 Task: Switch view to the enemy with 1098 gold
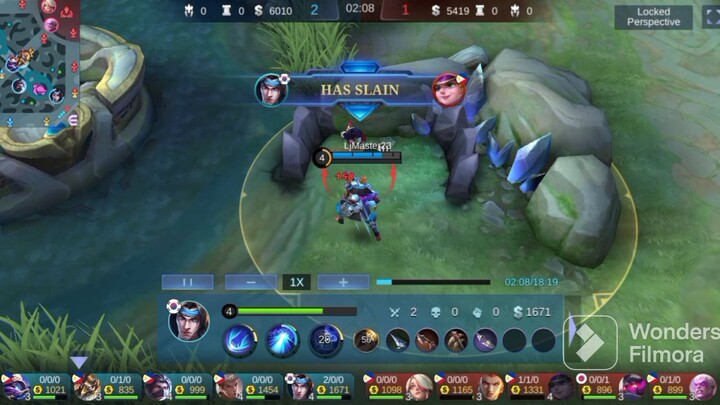point(396,386)
